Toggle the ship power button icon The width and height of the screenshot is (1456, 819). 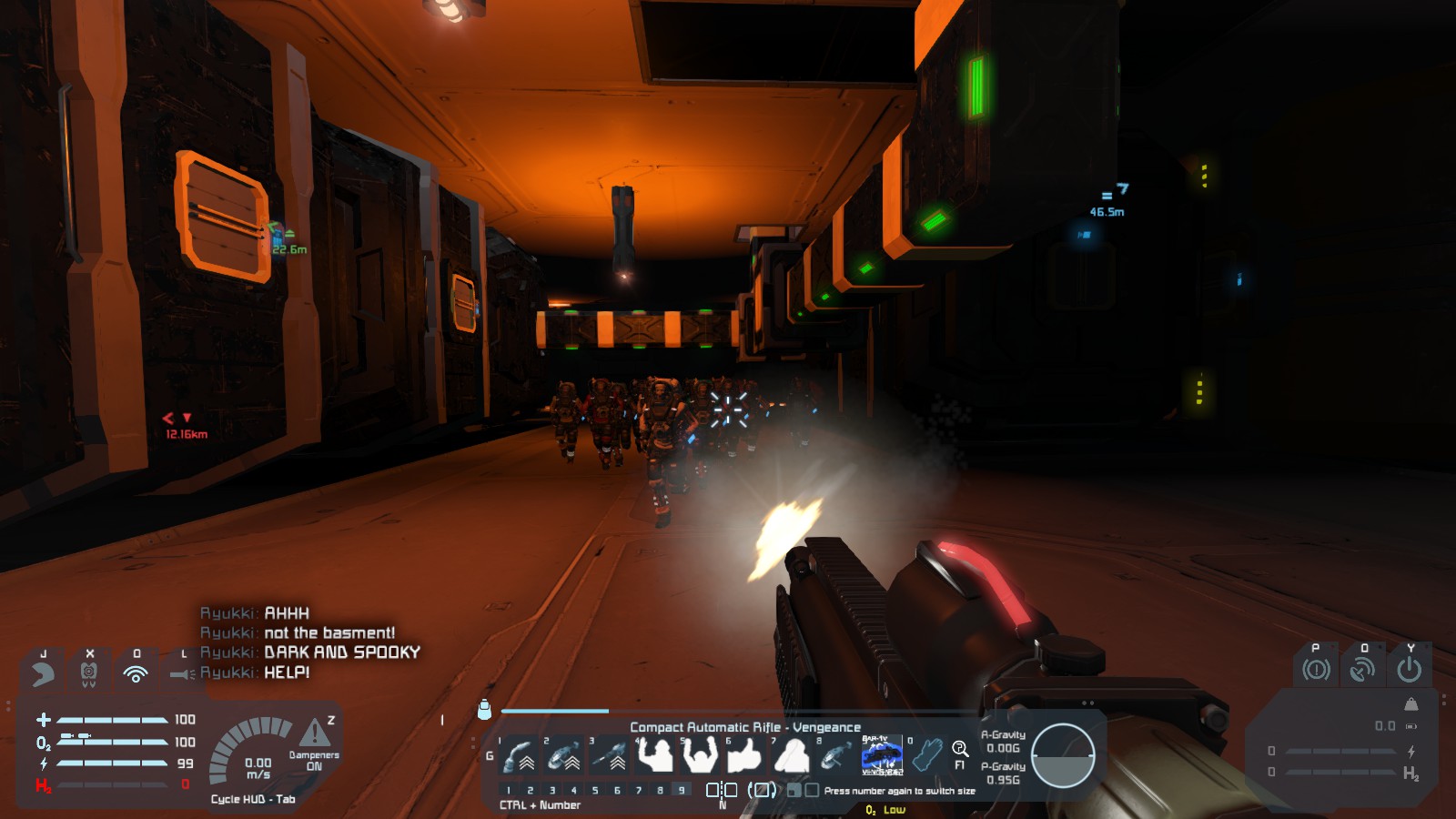[1409, 671]
